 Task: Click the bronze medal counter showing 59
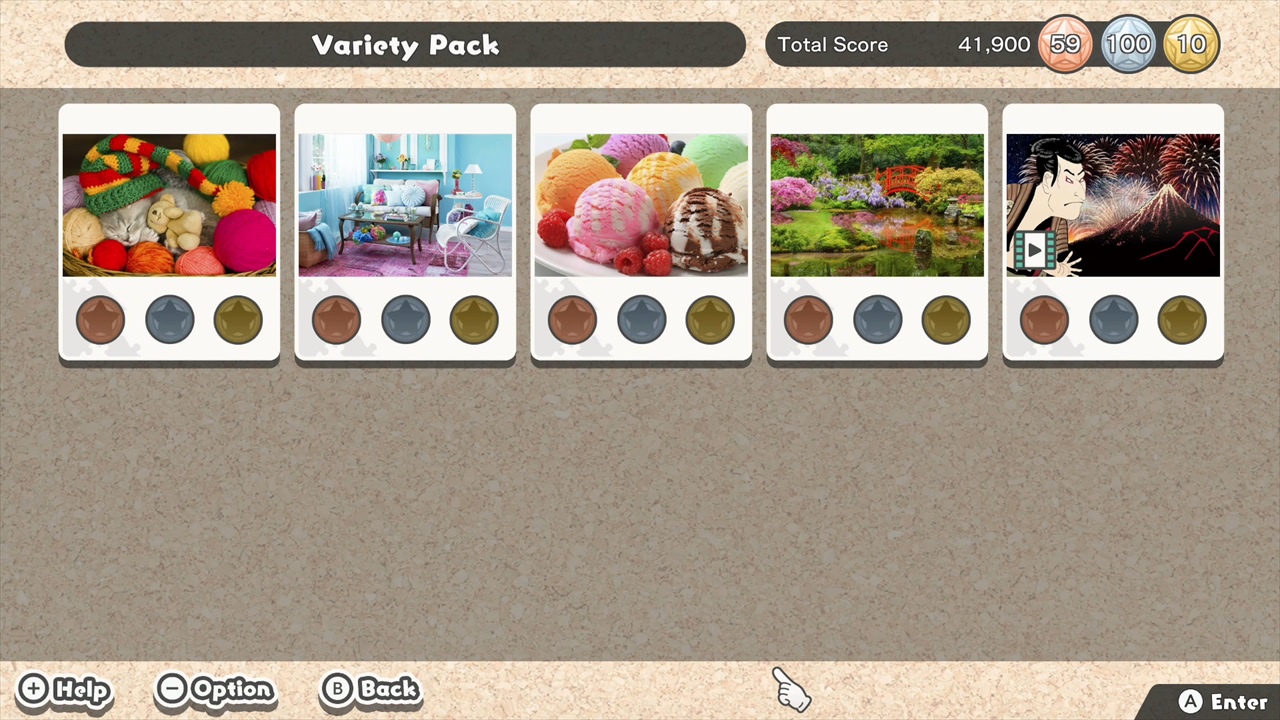click(1065, 44)
